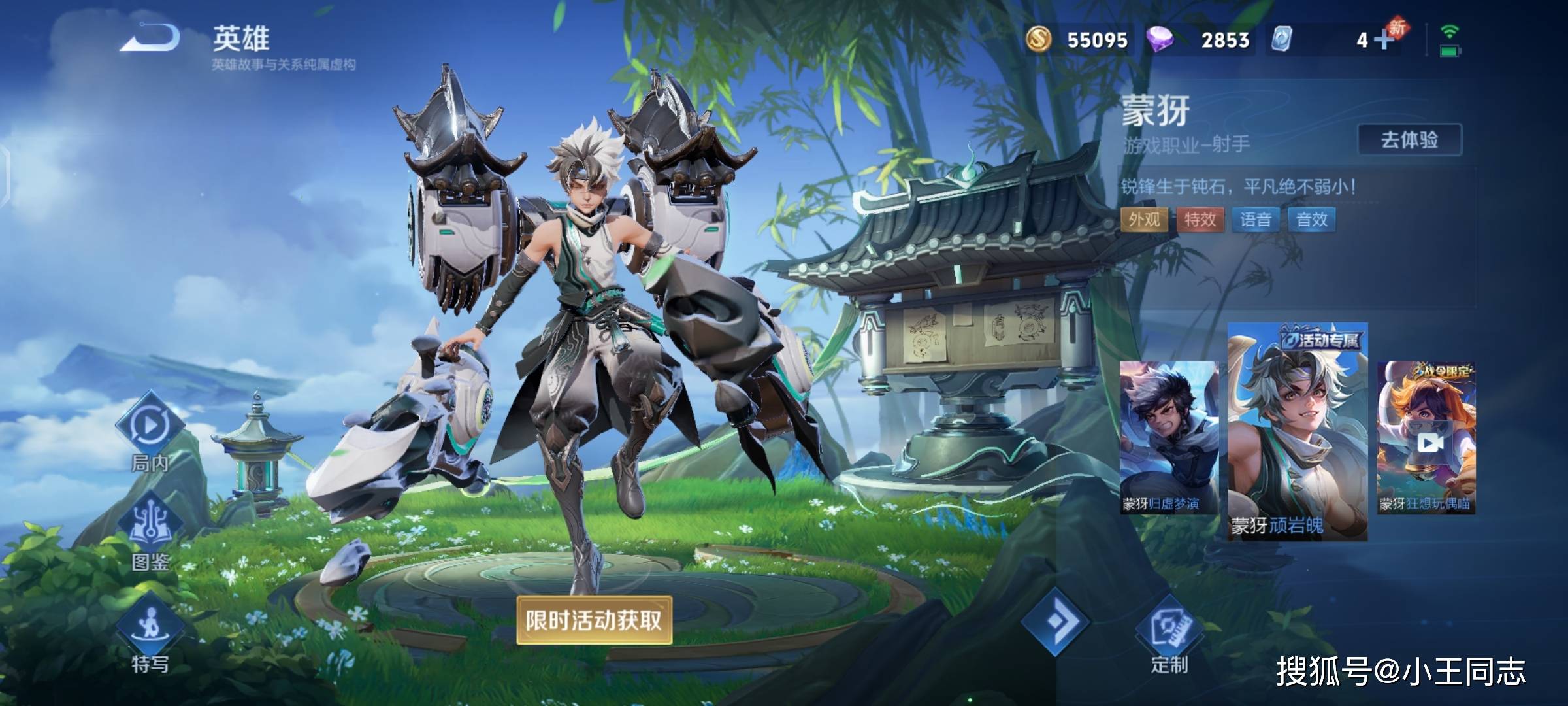Go back using the return arrow

tap(150, 38)
